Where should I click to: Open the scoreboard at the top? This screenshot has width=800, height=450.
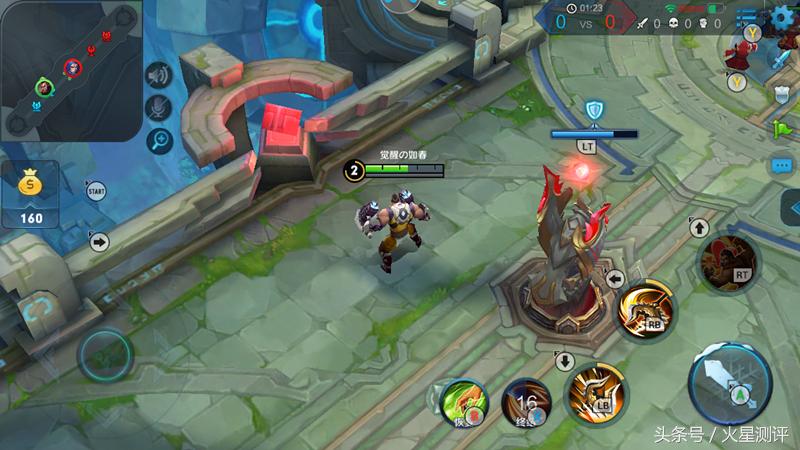point(595,20)
